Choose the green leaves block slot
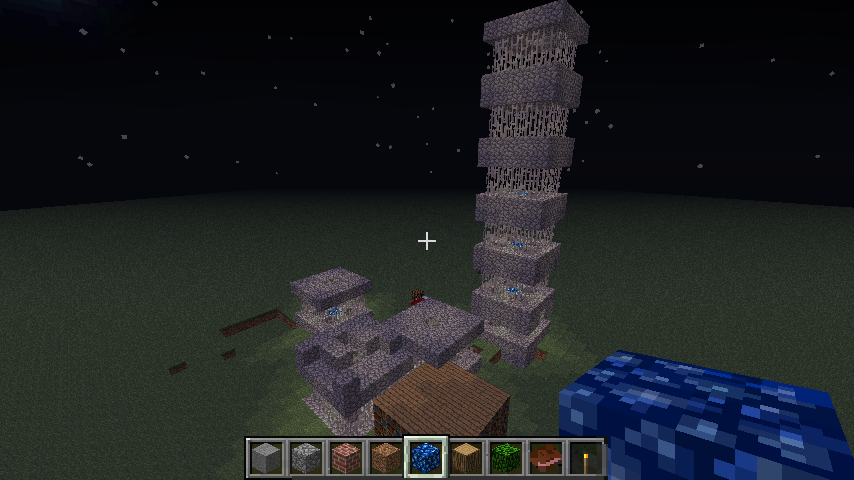The height and width of the screenshot is (480, 854). (x=505, y=458)
